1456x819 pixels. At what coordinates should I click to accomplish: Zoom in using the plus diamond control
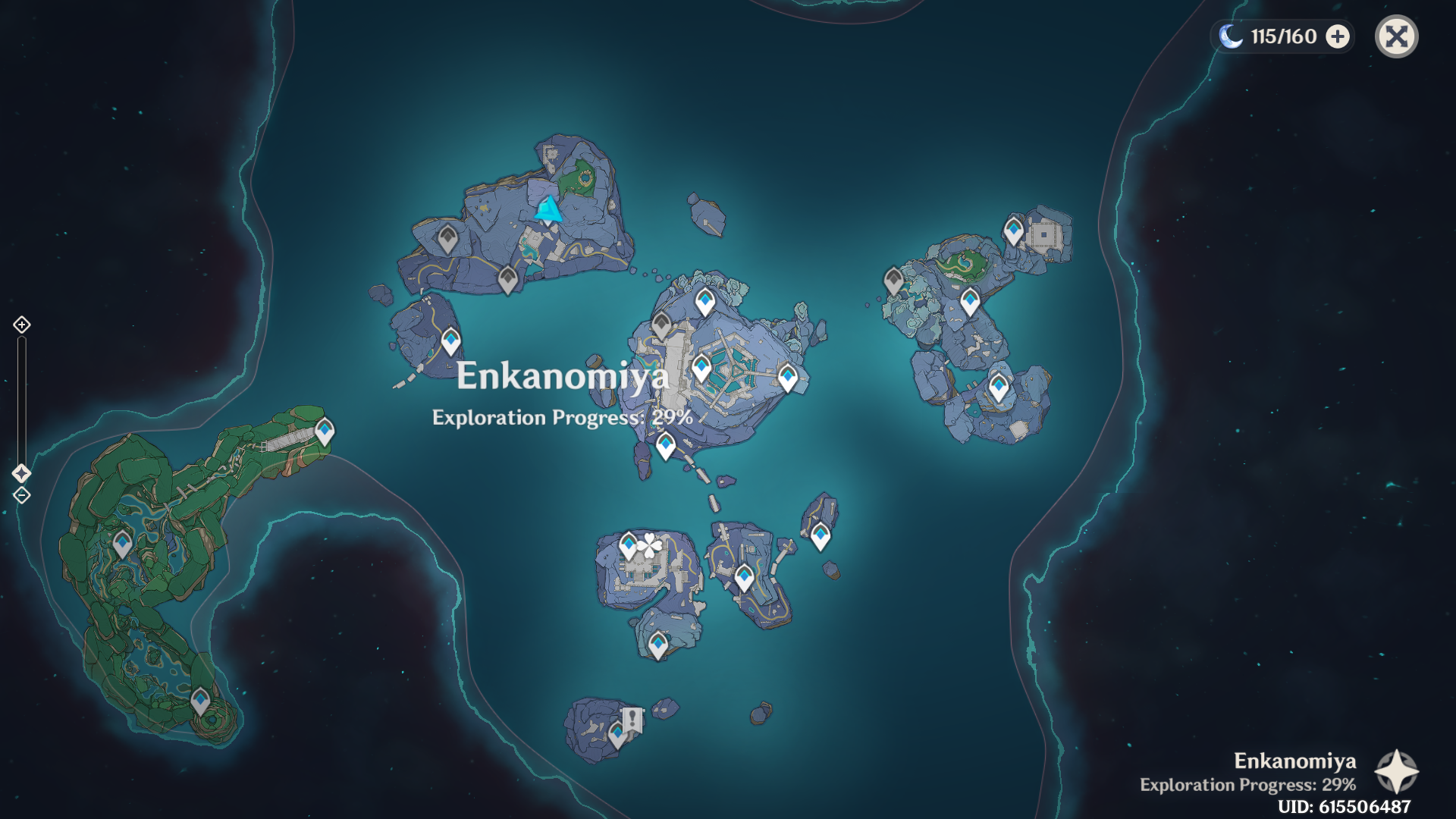[x=20, y=325]
